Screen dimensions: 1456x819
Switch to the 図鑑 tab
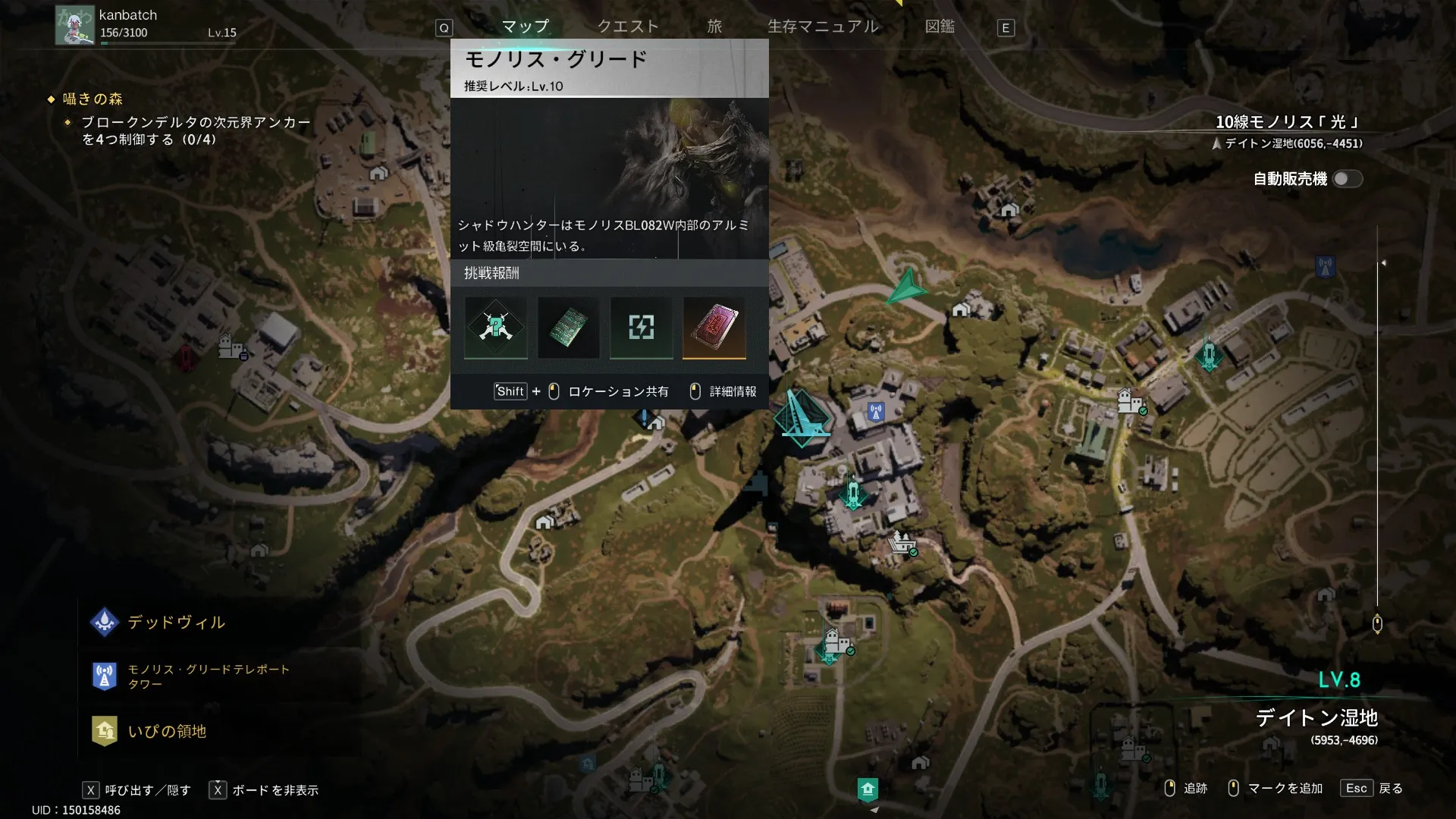click(940, 27)
